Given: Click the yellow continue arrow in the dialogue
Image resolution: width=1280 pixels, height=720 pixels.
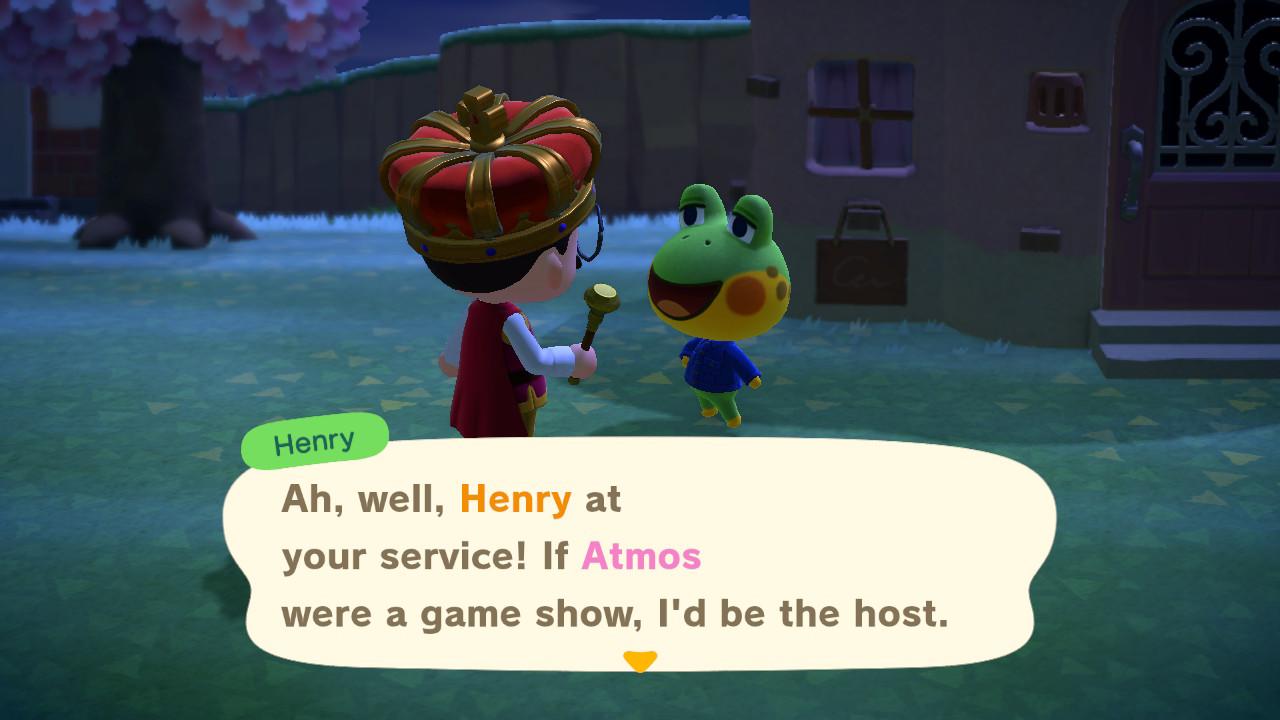Looking at the screenshot, I should (x=640, y=661).
